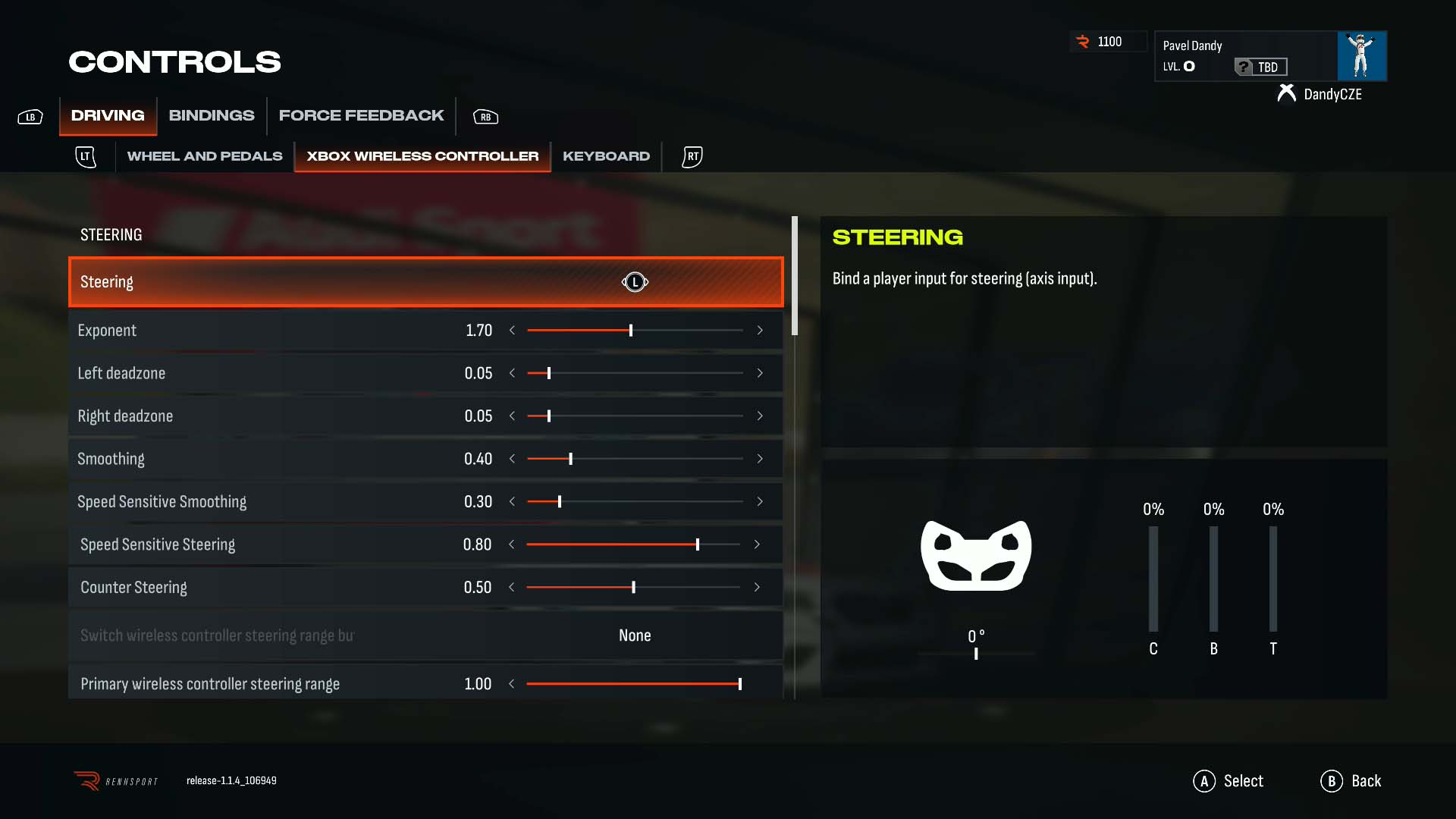This screenshot has width=1456, height=819.
Task: Click the settings list scrollbar
Action: [795, 276]
